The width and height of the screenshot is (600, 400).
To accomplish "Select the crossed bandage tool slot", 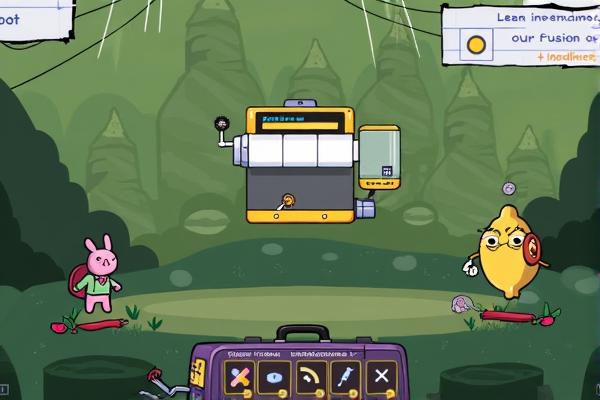I will pyautogui.click(x=238, y=378).
